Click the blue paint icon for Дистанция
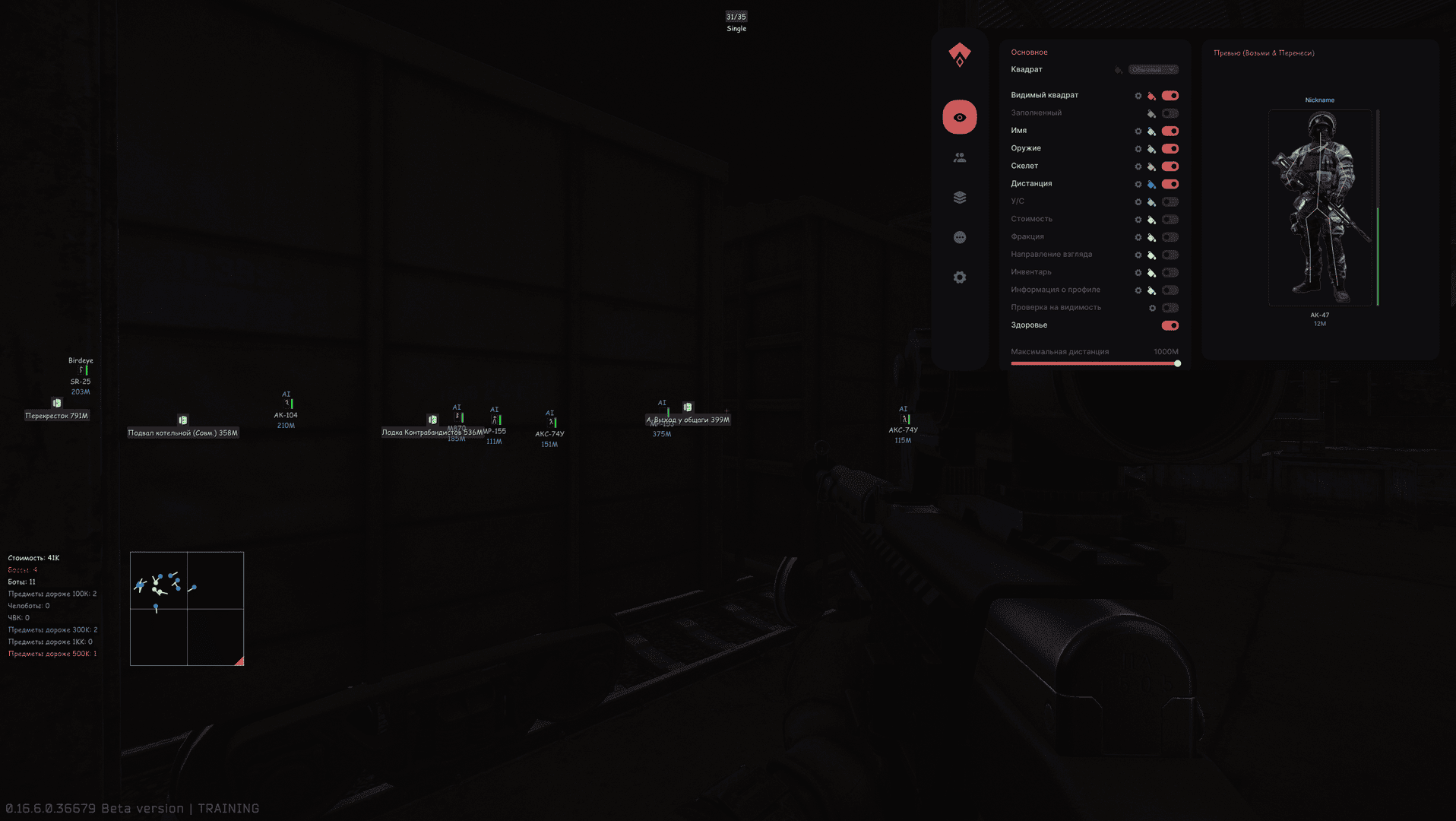The image size is (1456, 821). [x=1152, y=184]
